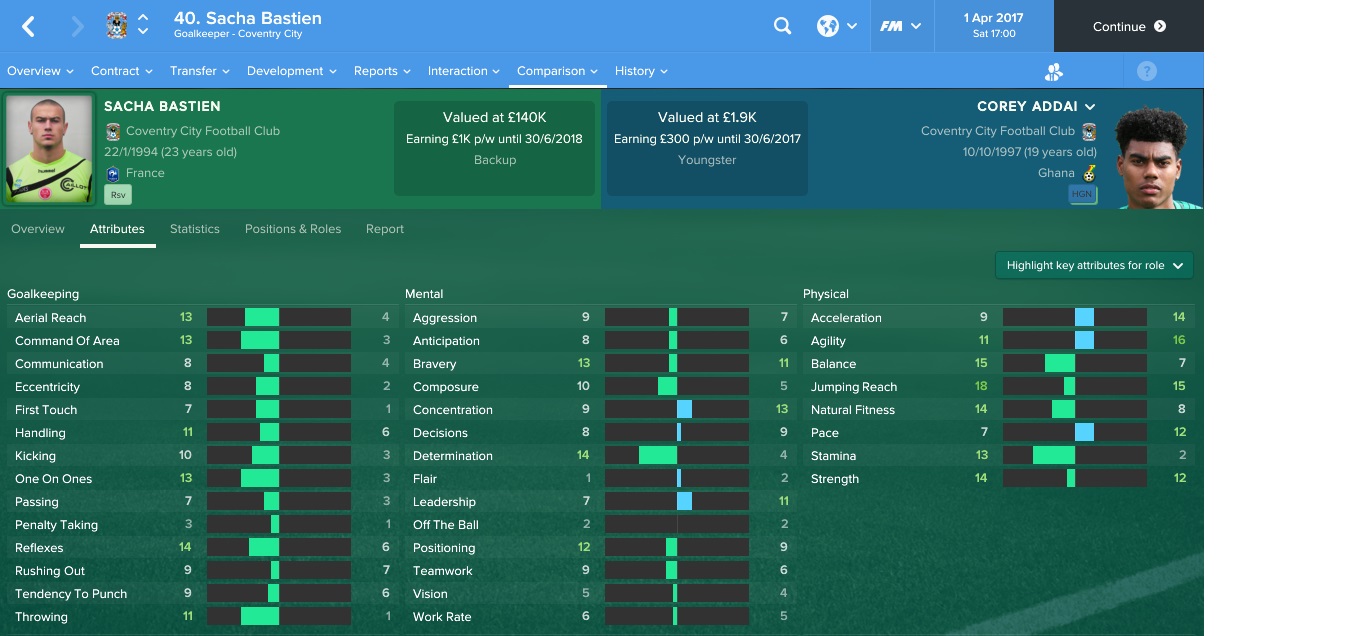Switch to the Report tab

pyautogui.click(x=385, y=229)
